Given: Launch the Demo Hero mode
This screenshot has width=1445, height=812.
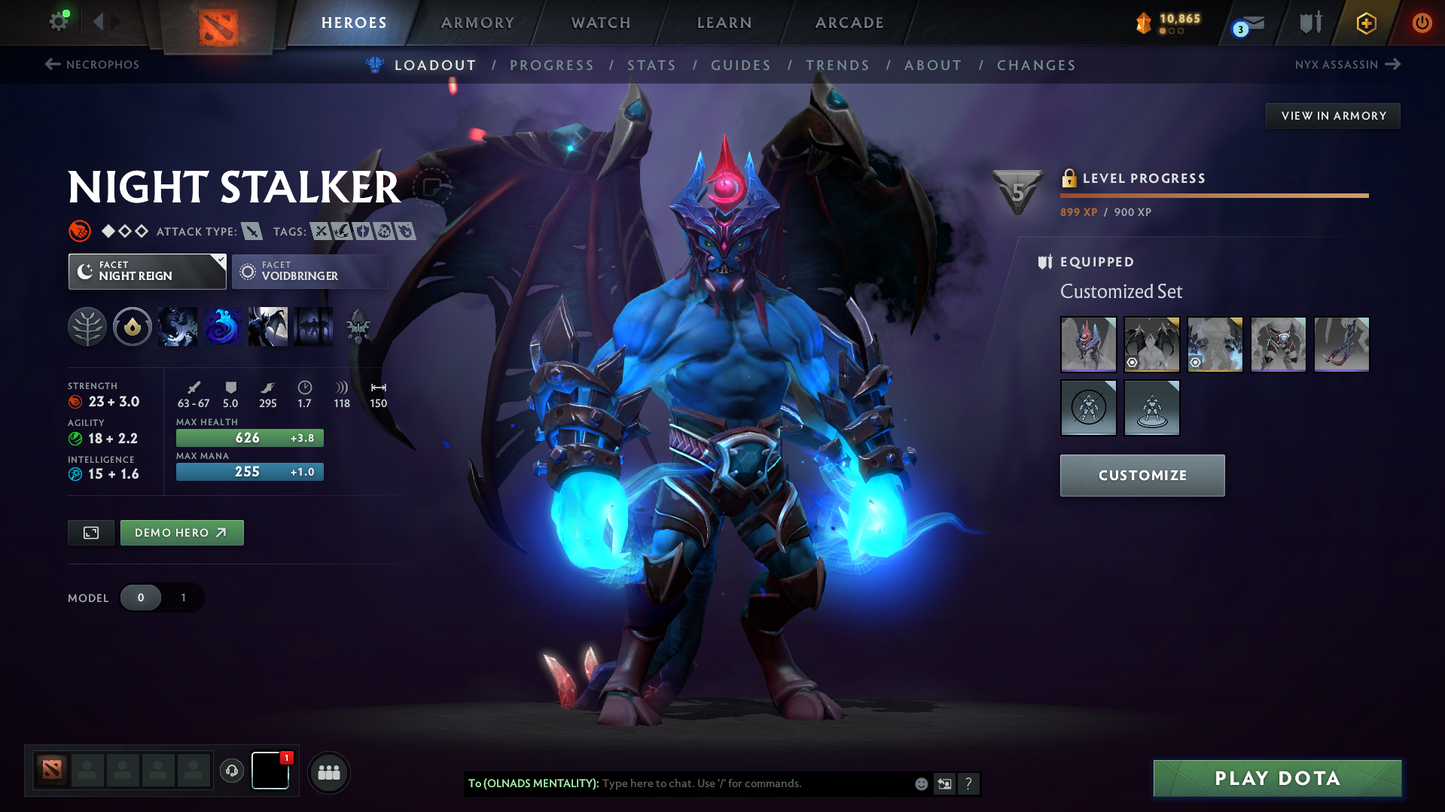Looking at the screenshot, I should (x=182, y=533).
